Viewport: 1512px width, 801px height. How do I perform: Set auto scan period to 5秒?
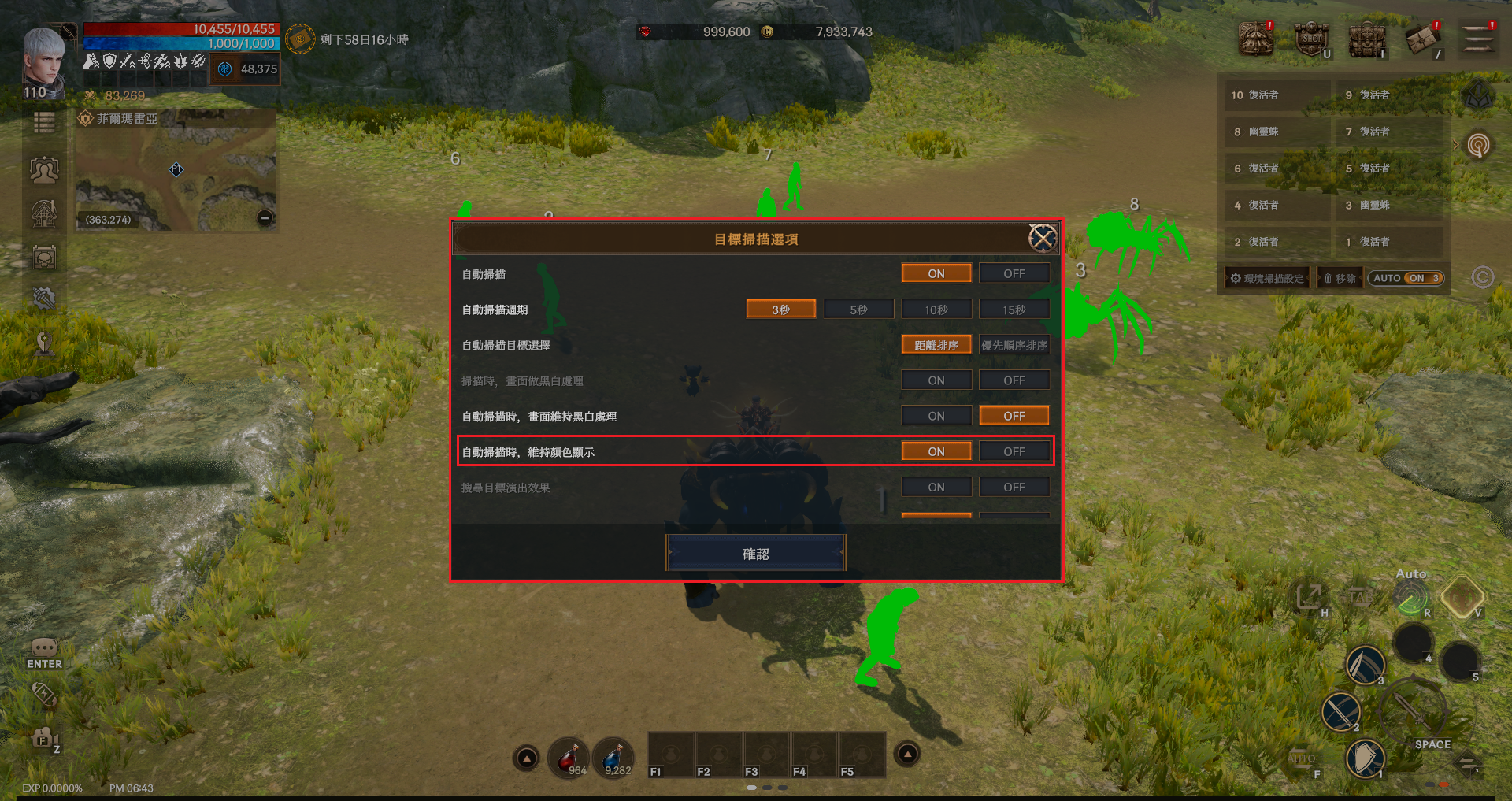tap(858, 310)
